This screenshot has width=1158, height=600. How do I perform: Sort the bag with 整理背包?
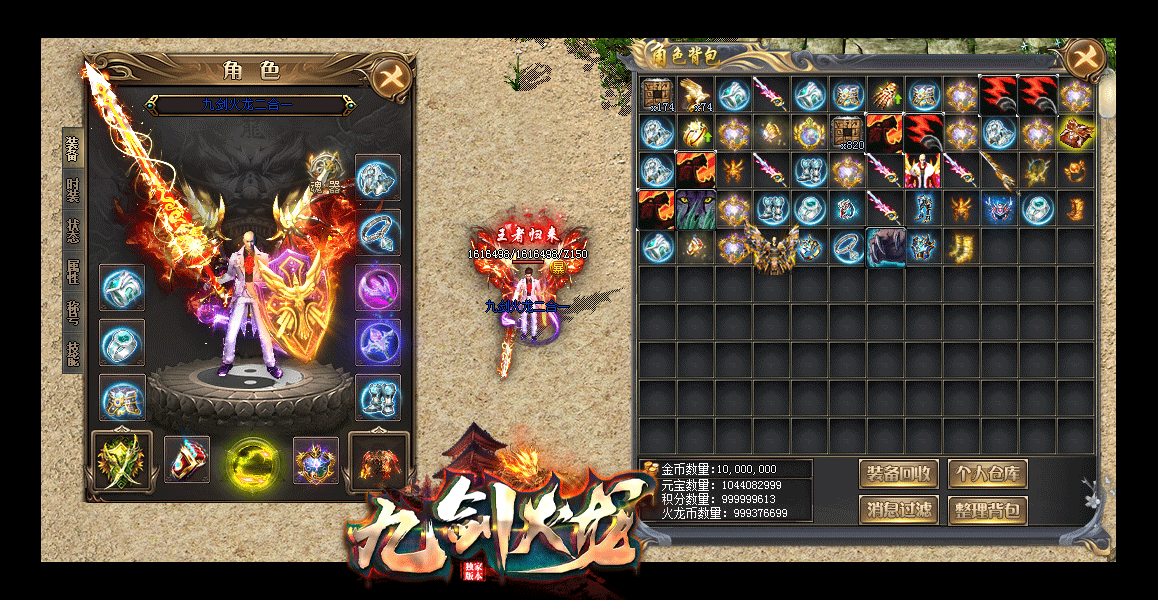[987, 511]
